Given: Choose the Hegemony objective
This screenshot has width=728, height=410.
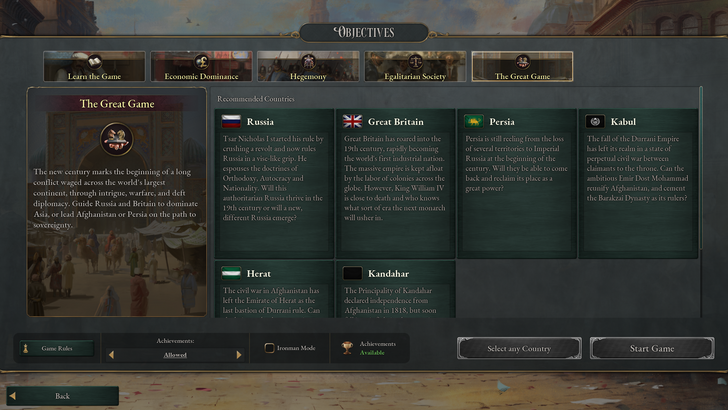Looking at the screenshot, I should tap(308, 67).
